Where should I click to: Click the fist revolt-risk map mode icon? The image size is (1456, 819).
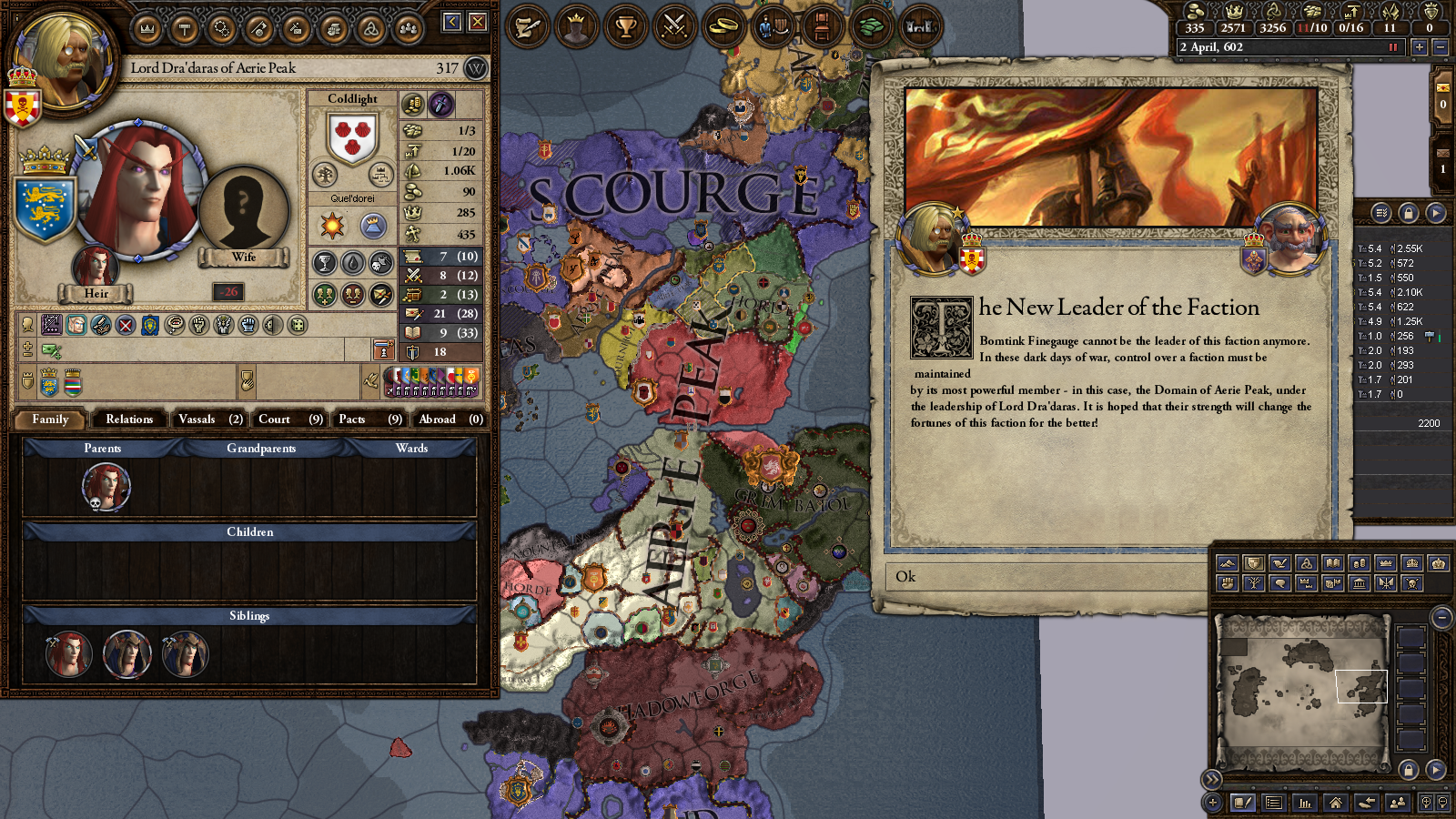(x=1228, y=585)
